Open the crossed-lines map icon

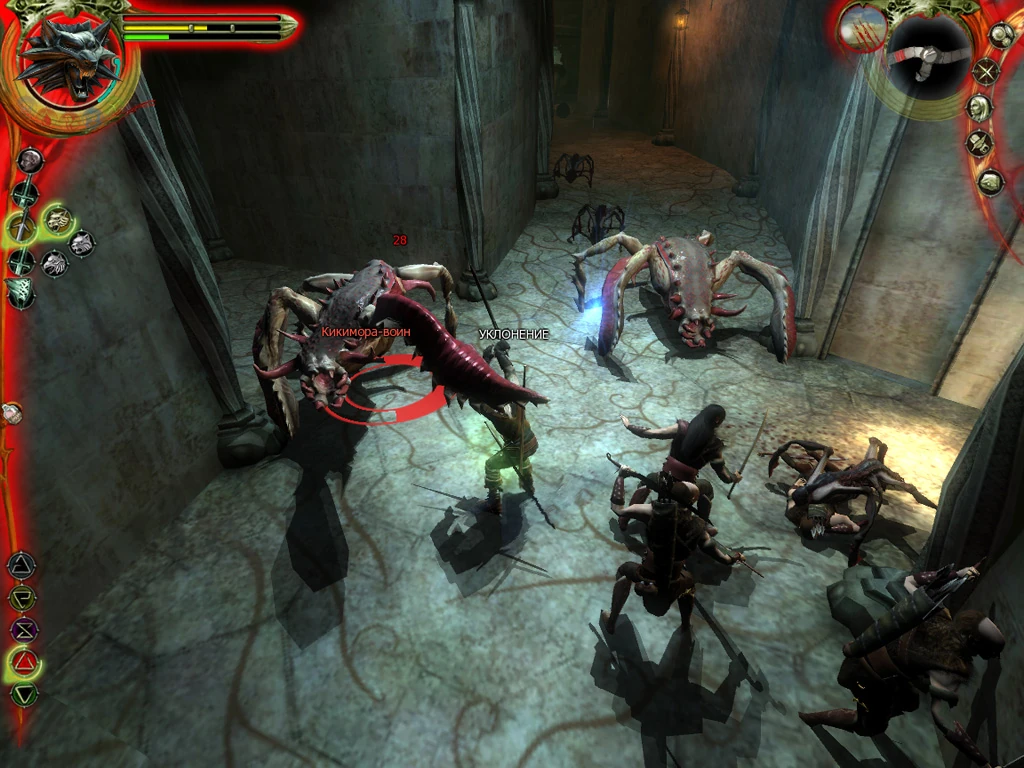pos(987,72)
